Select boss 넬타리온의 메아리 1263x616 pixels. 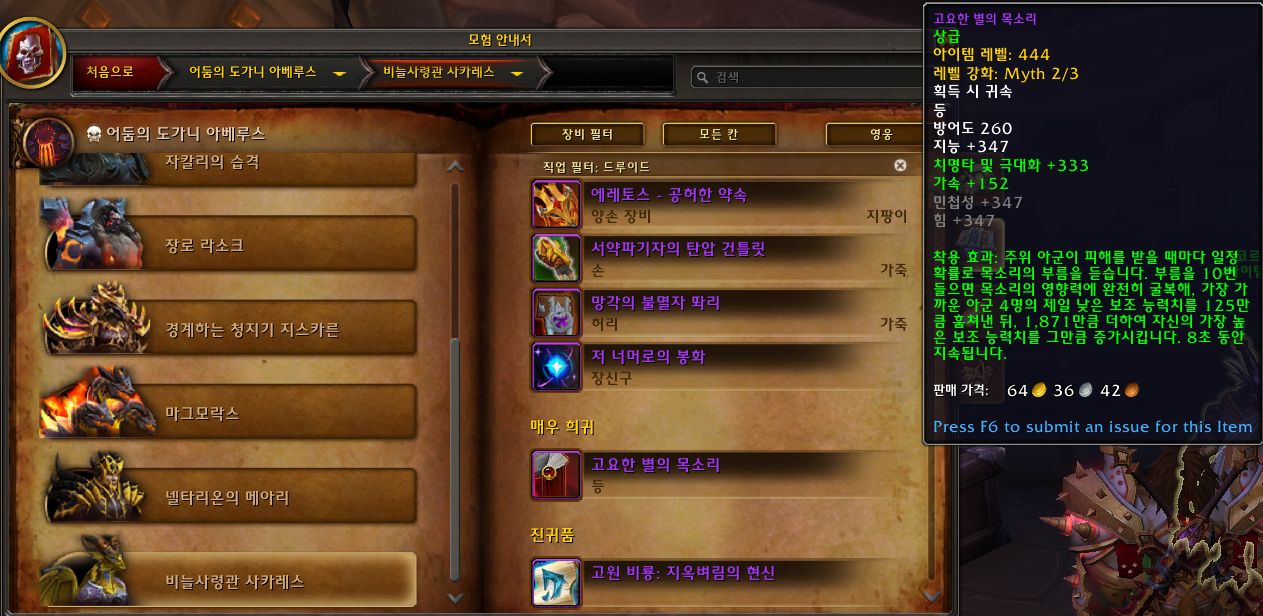230,496
